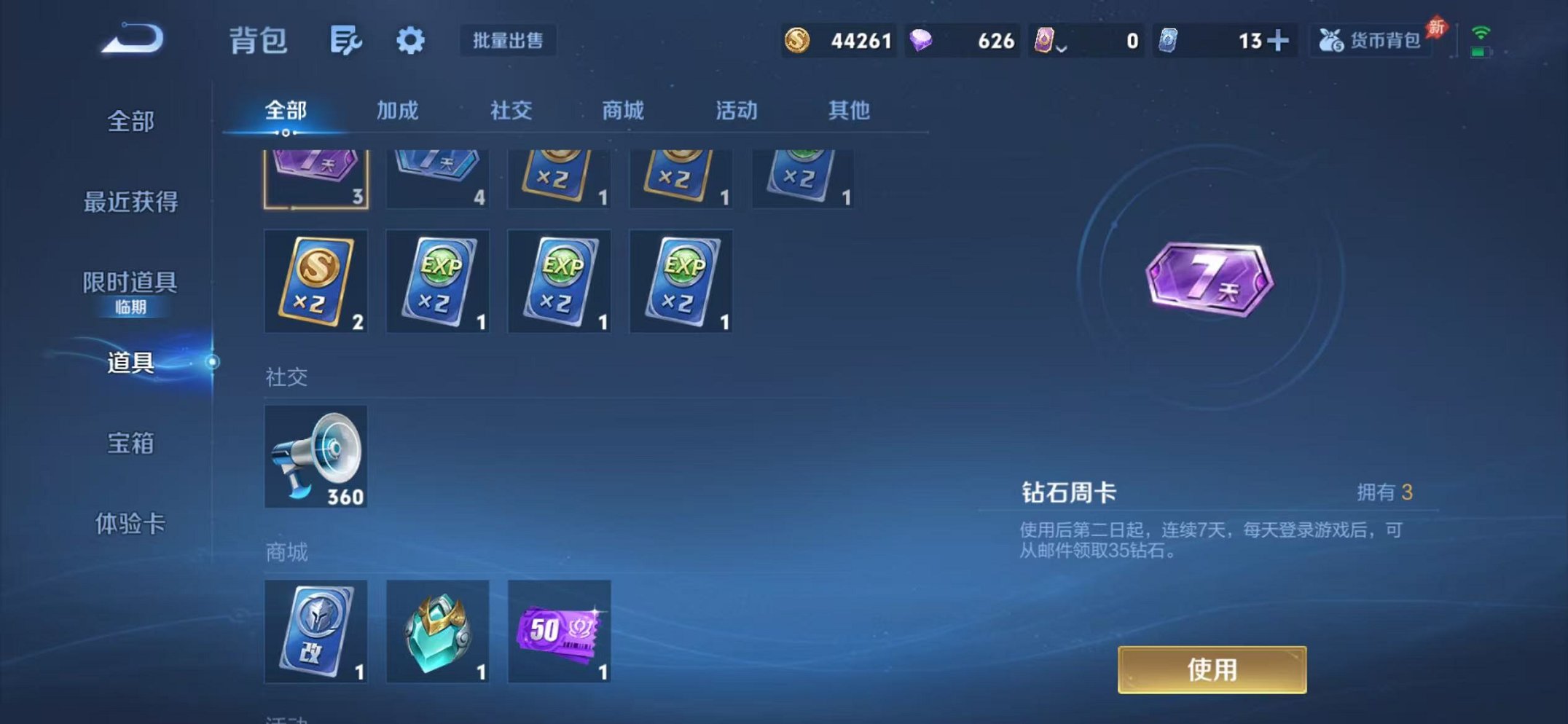
Task: Open the settings gear icon
Action: pos(410,41)
